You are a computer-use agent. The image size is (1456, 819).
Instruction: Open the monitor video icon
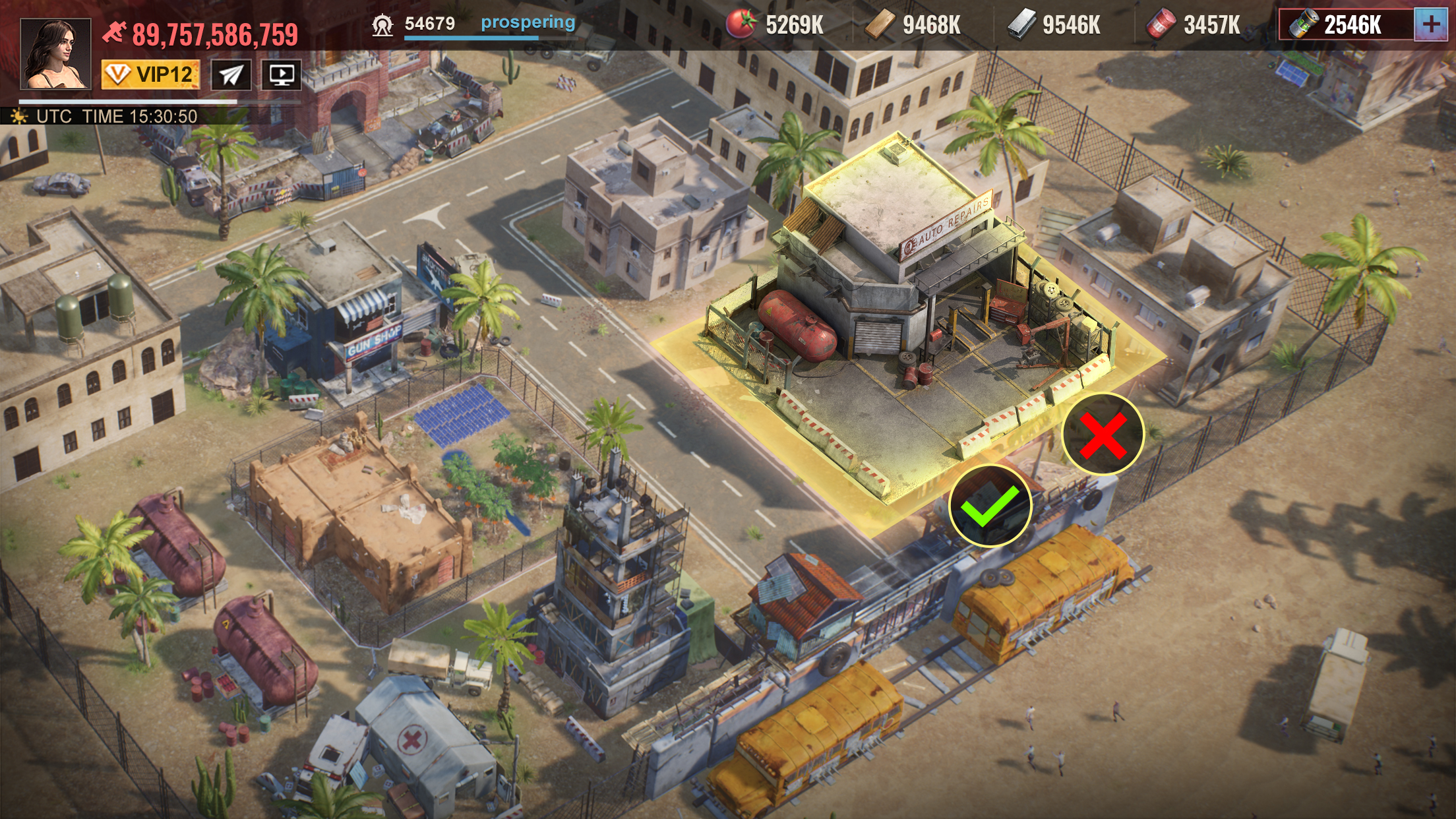point(282,75)
